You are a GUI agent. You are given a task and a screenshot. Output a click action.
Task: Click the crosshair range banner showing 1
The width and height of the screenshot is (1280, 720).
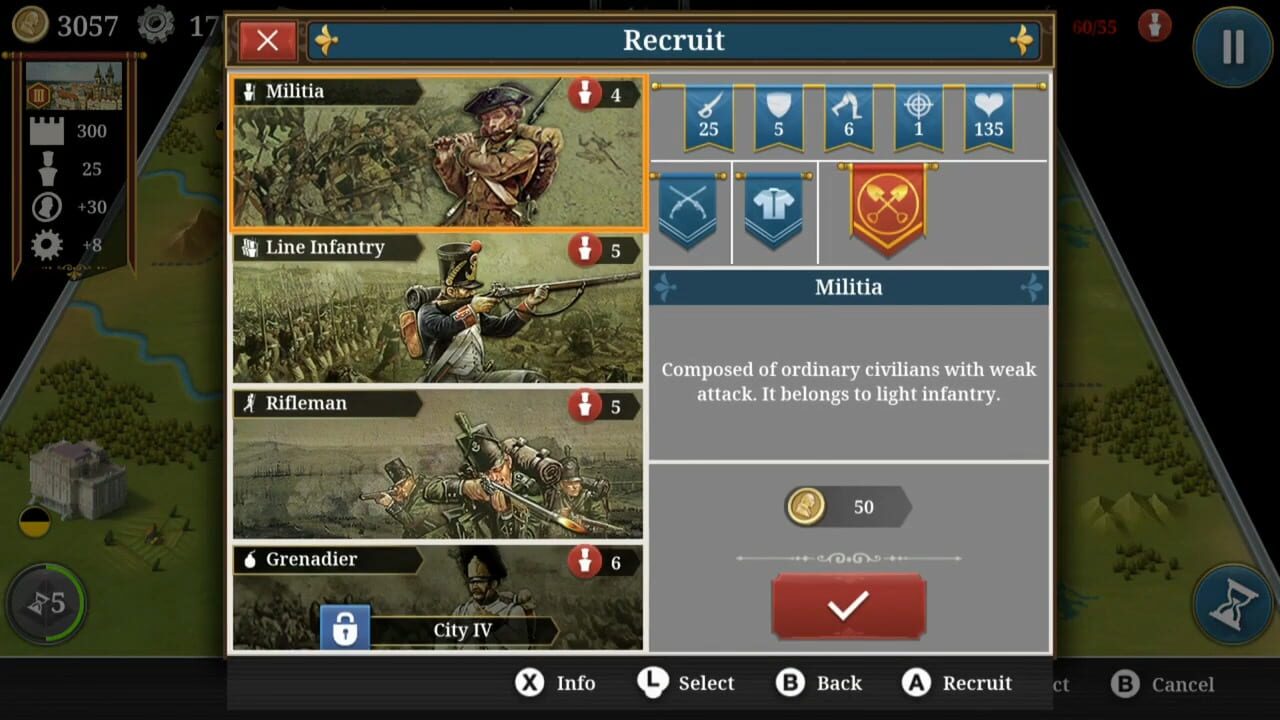[x=918, y=115]
